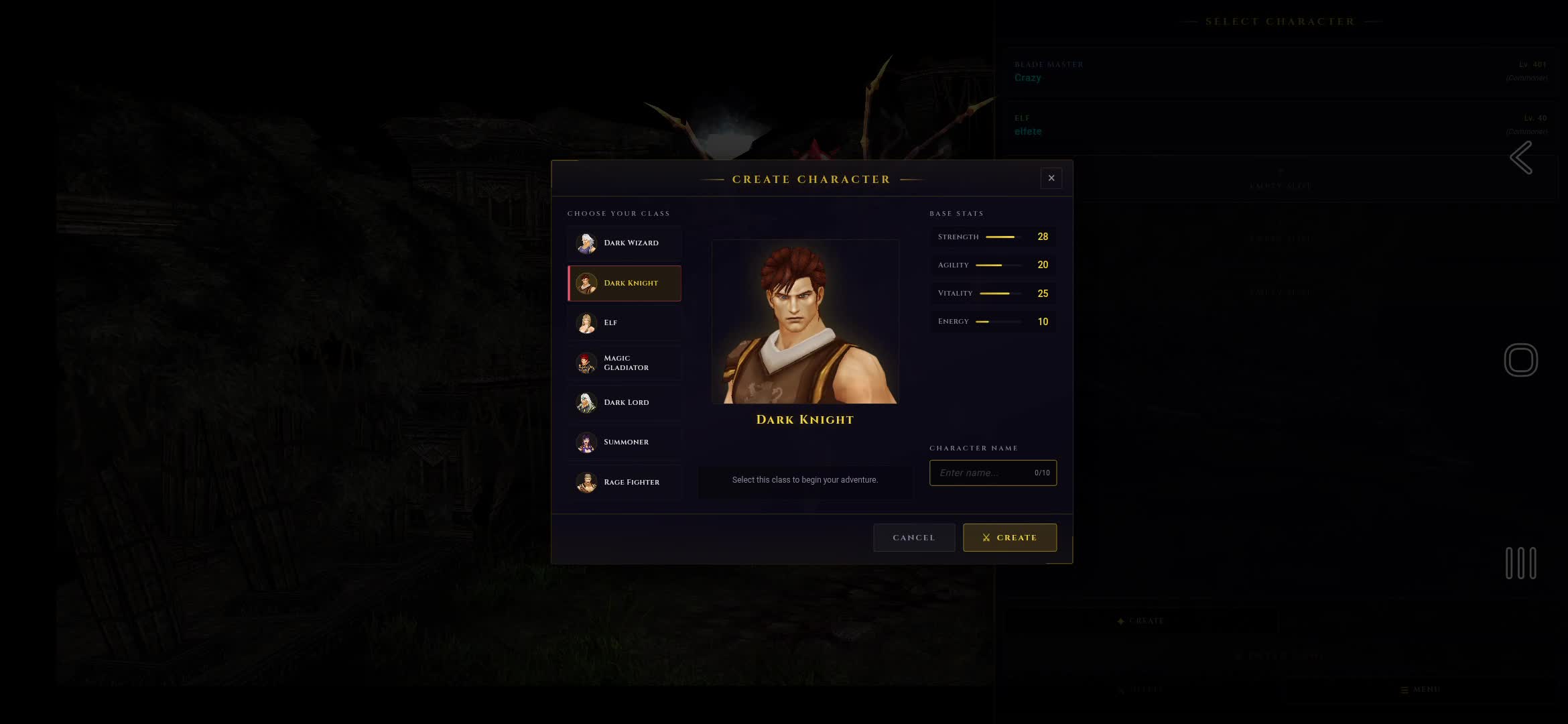This screenshot has width=1568, height=724.
Task: Tap the Android home button
Action: pos(1520,360)
